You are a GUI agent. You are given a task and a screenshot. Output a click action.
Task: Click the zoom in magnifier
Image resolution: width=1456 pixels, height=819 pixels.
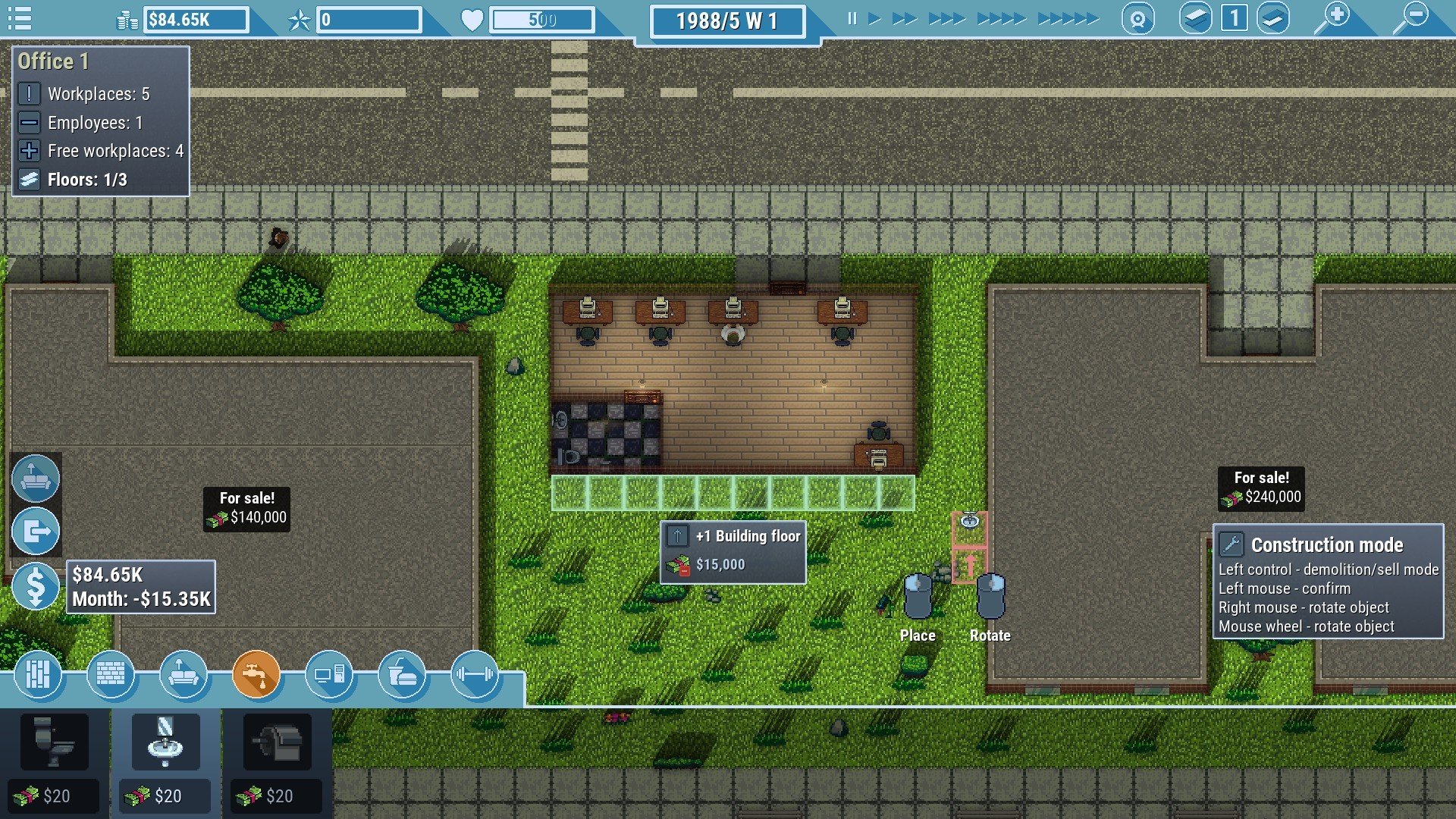point(1338,17)
